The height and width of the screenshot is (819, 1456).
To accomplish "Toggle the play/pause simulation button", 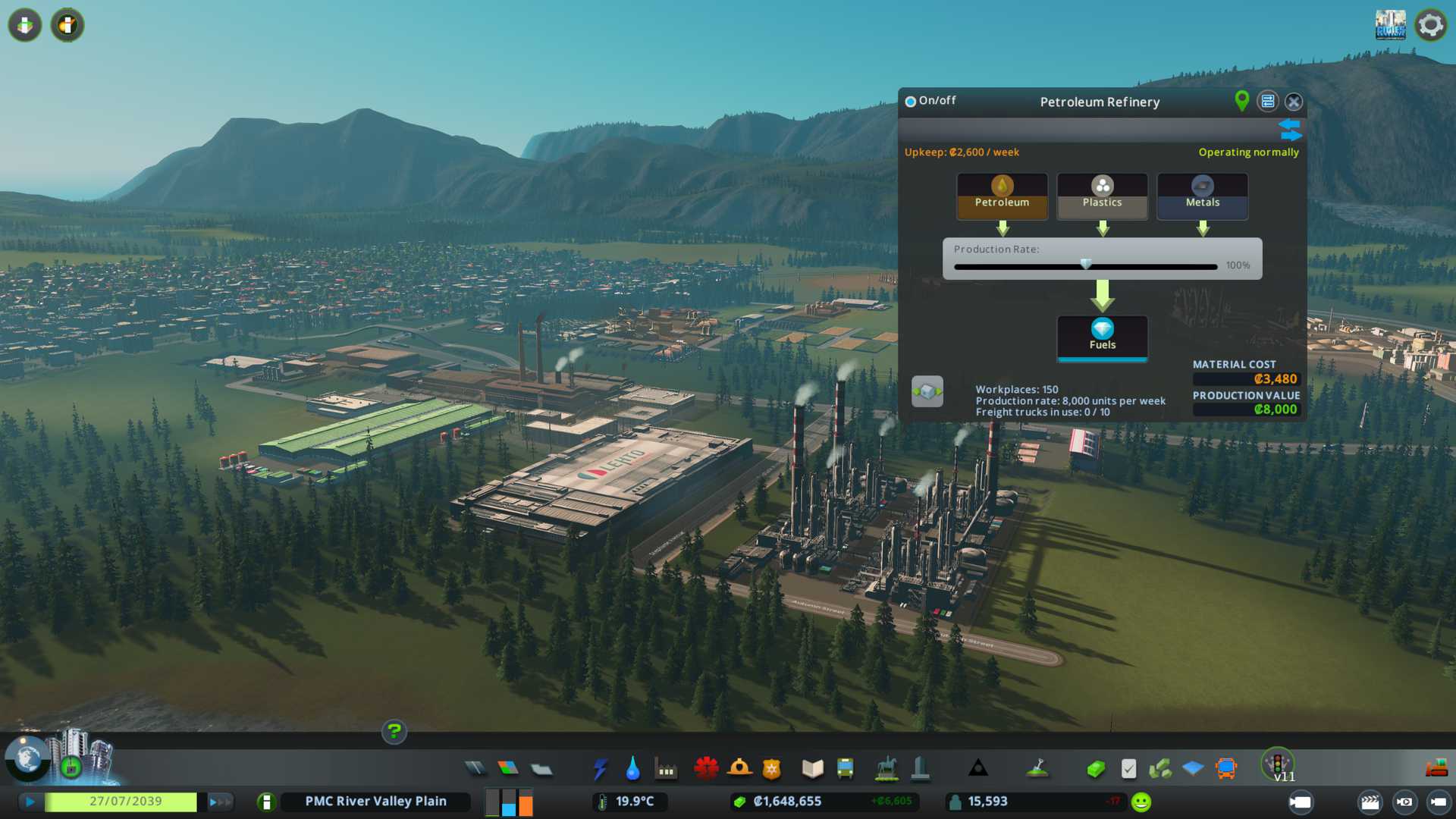I will (30, 802).
